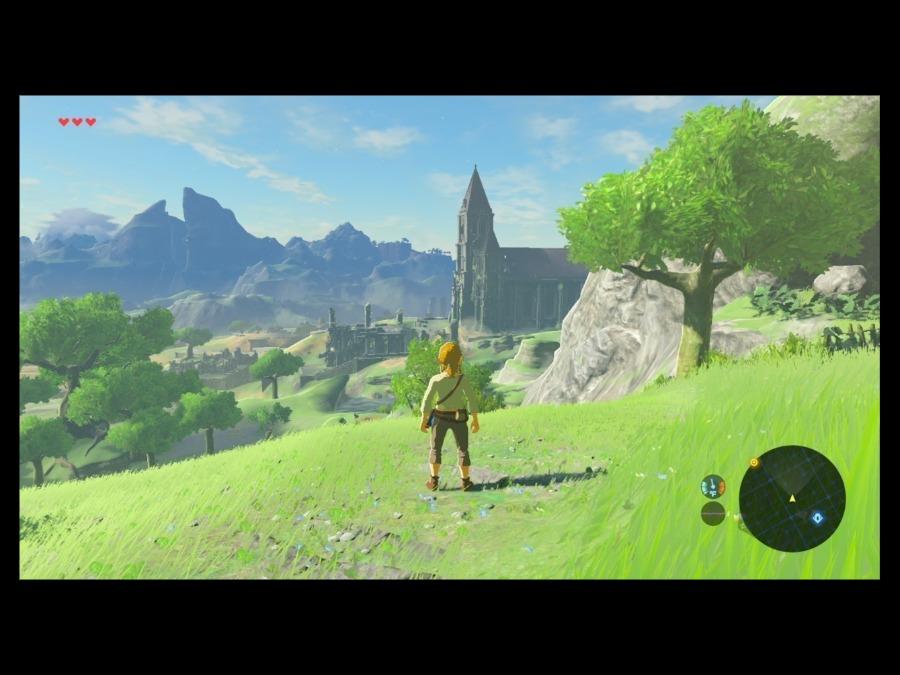Open the circular minimap
Image resolution: width=900 pixels, height=675 pixels.
pyautogui.click(x=791, y=498)
